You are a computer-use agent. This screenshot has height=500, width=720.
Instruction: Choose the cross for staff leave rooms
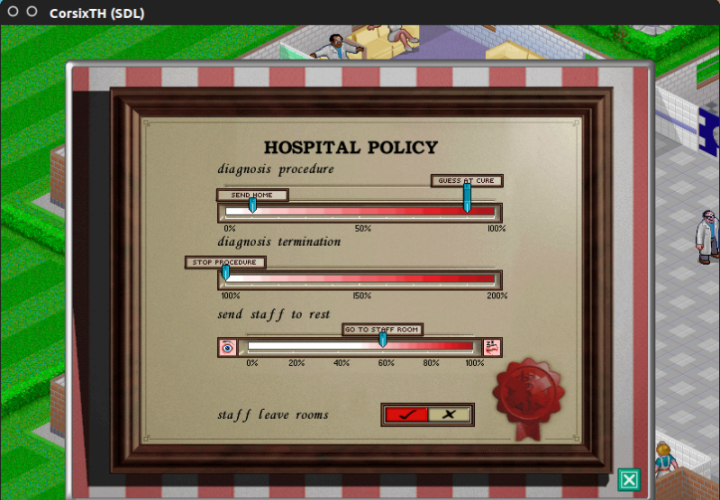tap(450, 414)
